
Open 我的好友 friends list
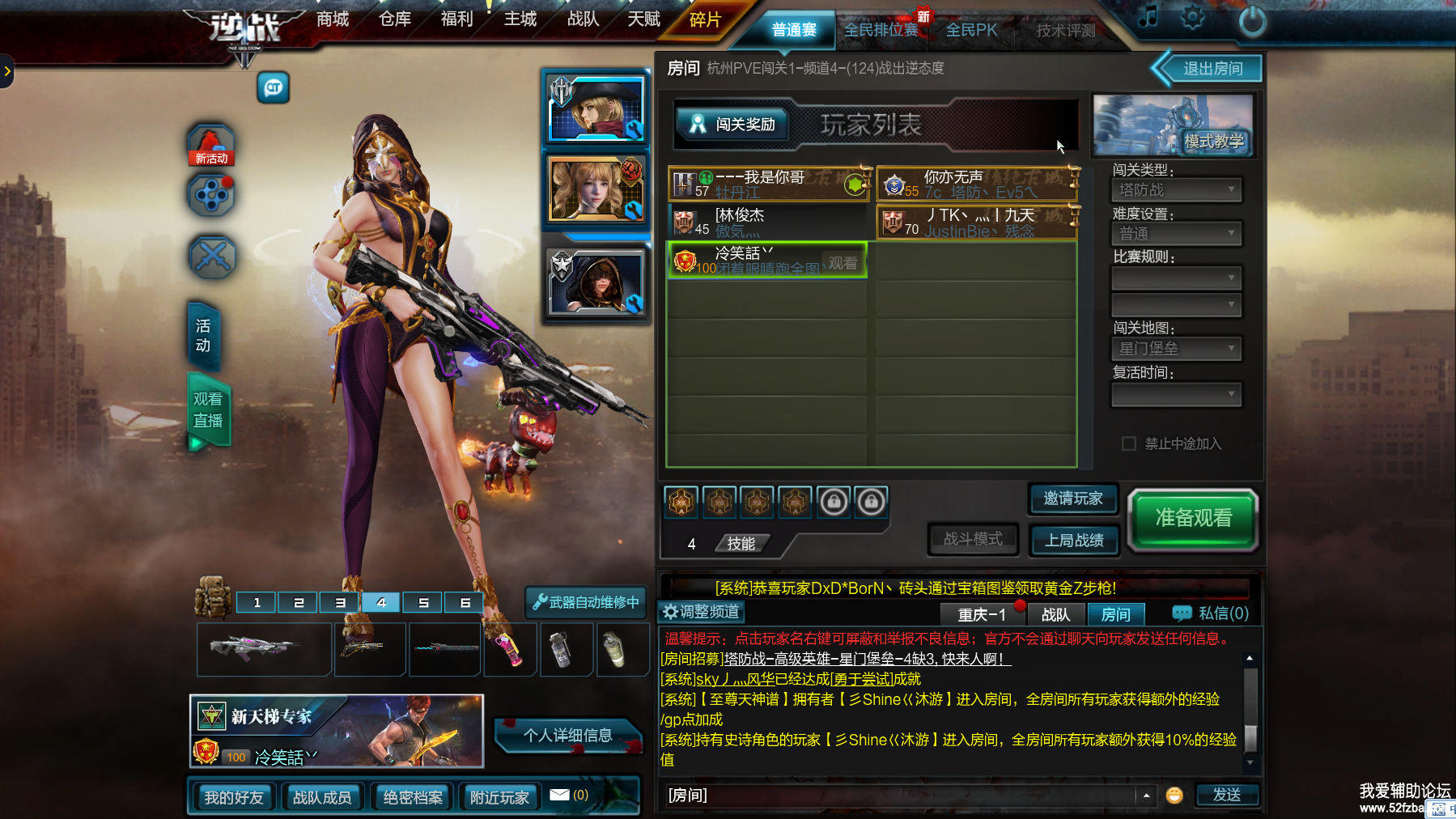[x=234, y=798]
